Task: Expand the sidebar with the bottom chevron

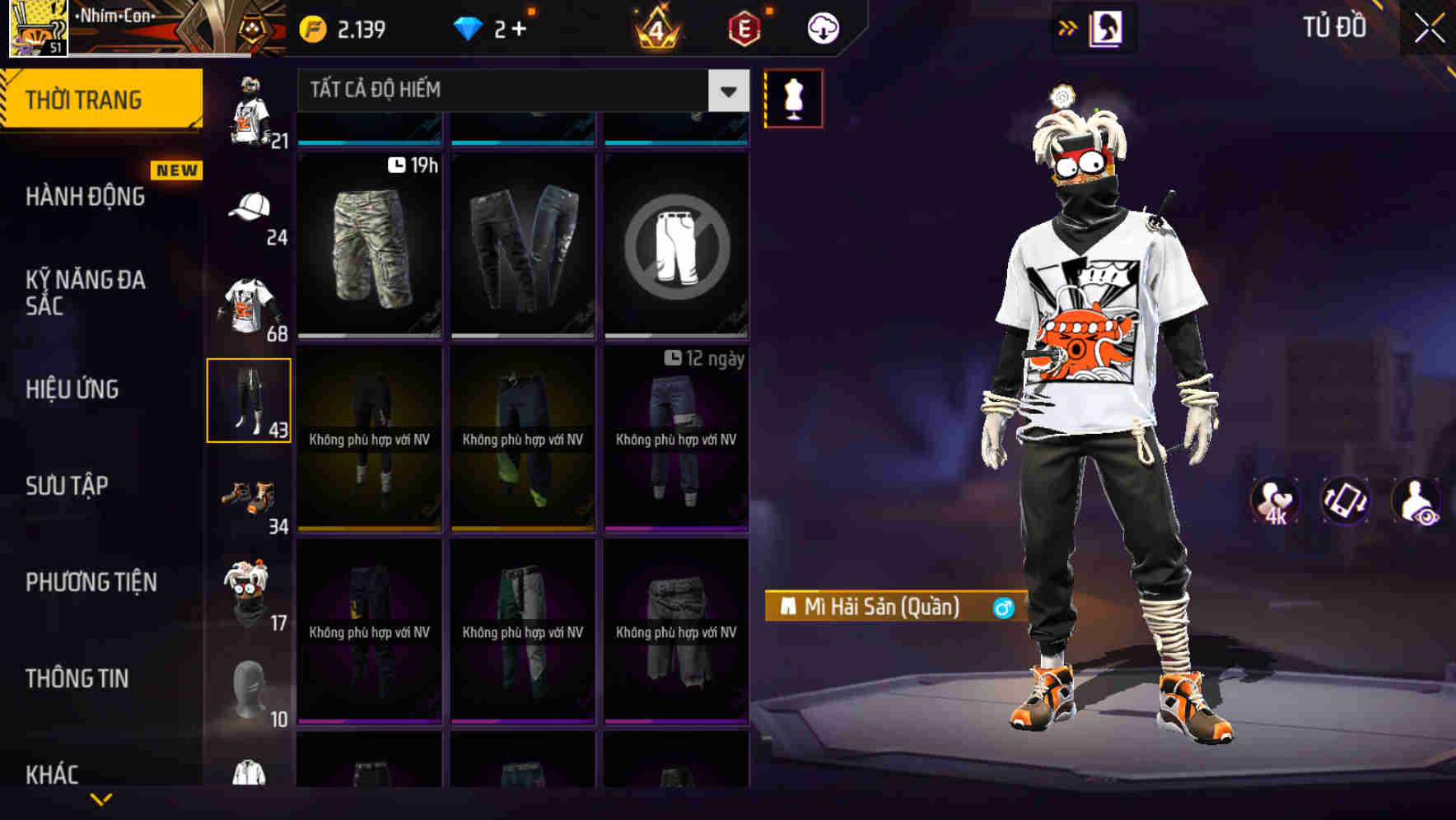Action: 100,800
